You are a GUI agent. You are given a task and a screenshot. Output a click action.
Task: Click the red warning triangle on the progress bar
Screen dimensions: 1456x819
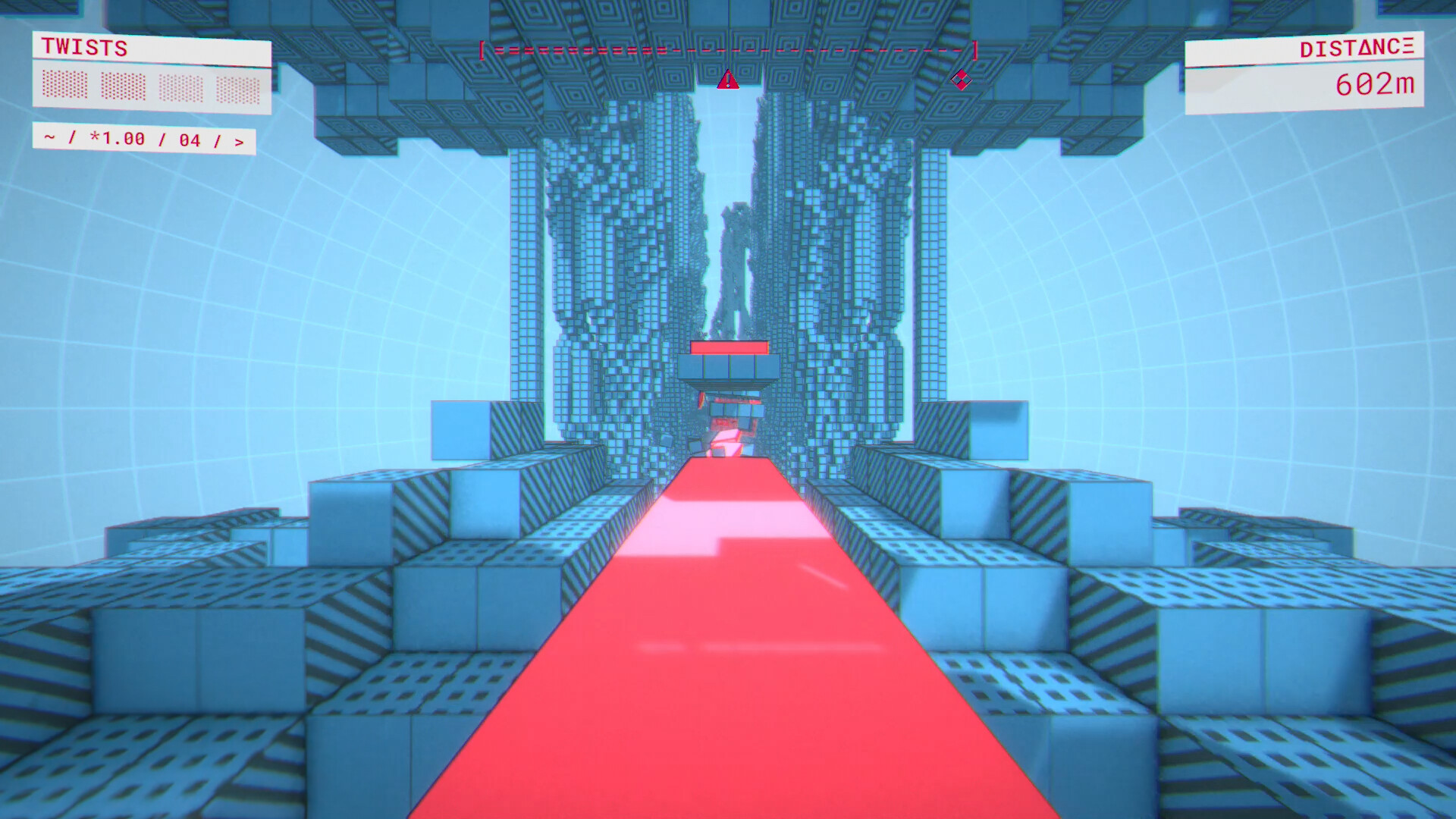pyautogui.click(x=727, y=81)
